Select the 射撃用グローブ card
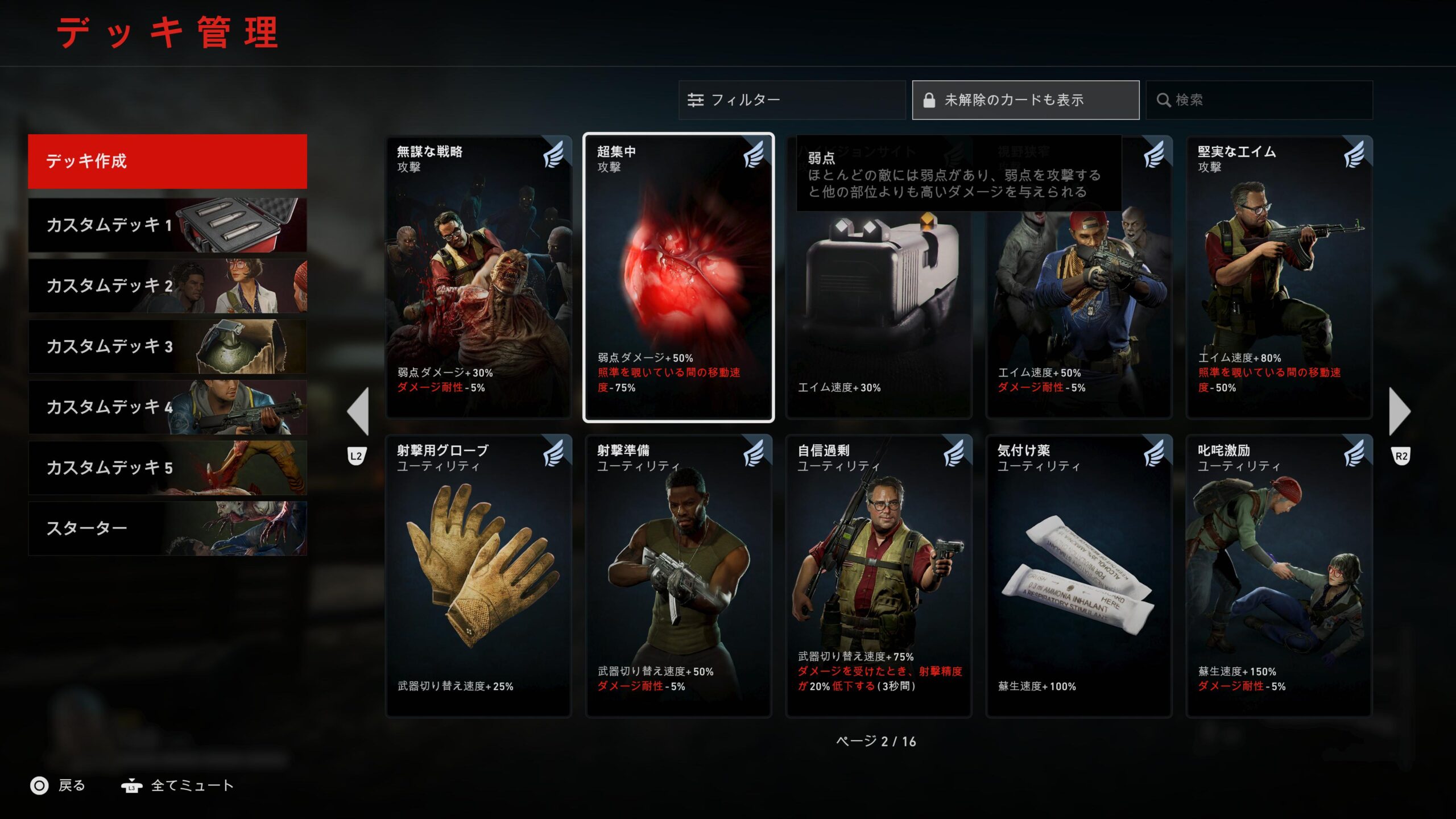 click(478, 576)
